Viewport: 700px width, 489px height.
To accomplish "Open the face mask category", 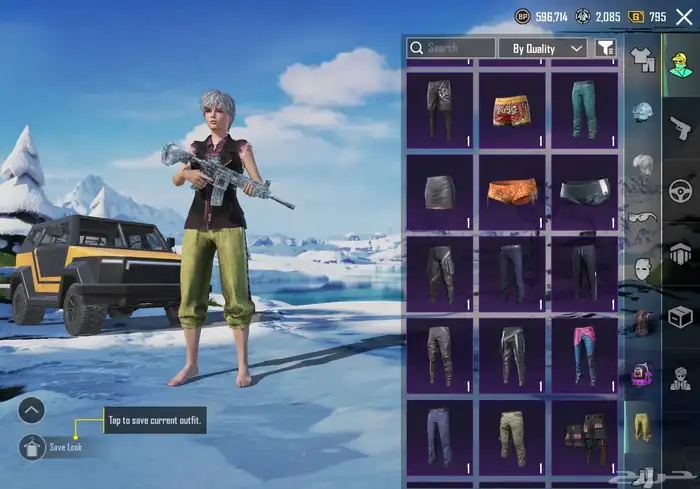I will [x=642, y=268].
